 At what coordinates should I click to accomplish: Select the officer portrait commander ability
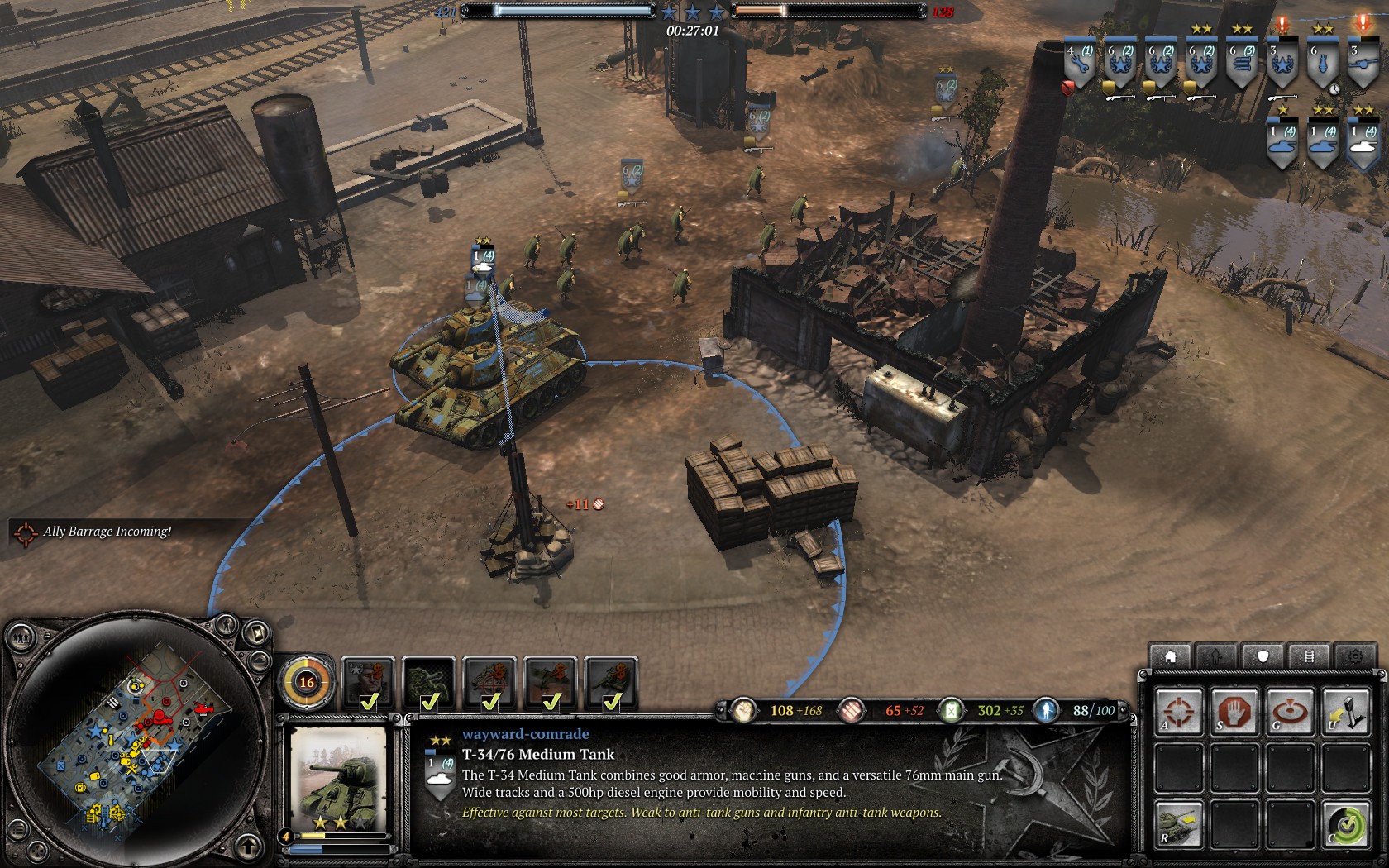pos(368,684)
